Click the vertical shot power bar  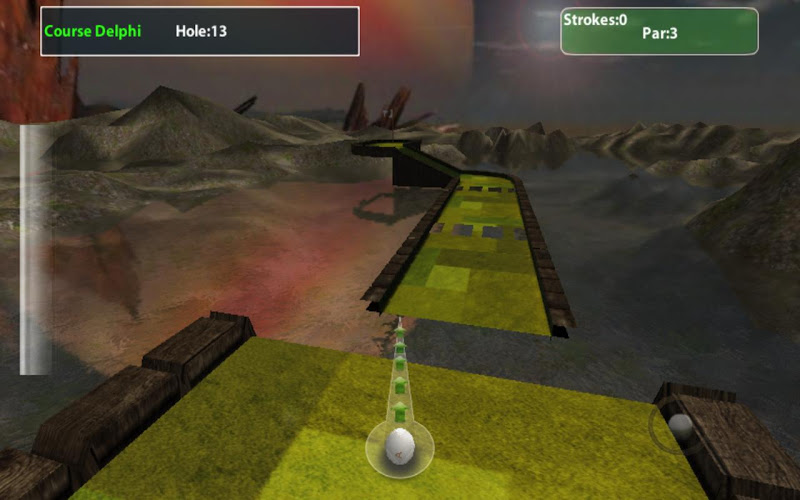click(x=35, y=250)
